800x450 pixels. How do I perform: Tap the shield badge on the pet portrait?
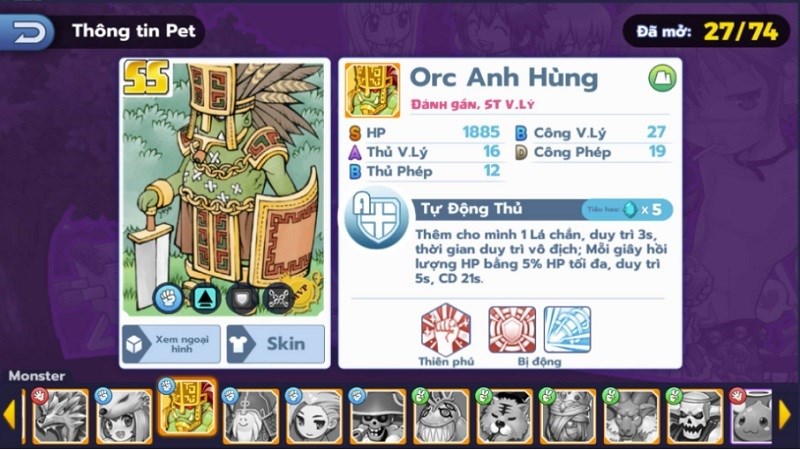pyautogui.click(x=240, y=297)
